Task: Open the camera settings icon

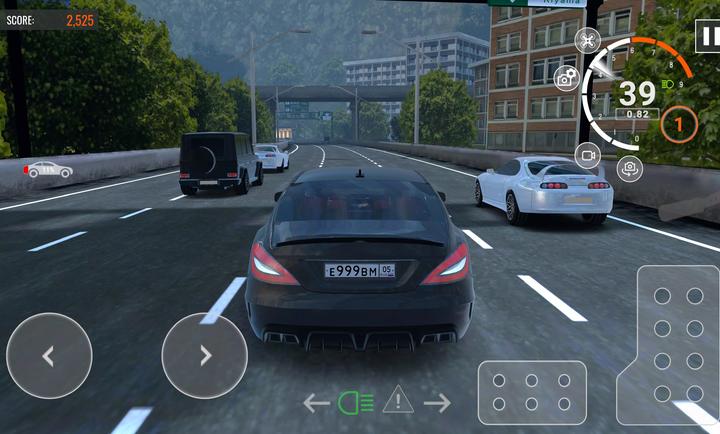Action: [x=566, y=76]
